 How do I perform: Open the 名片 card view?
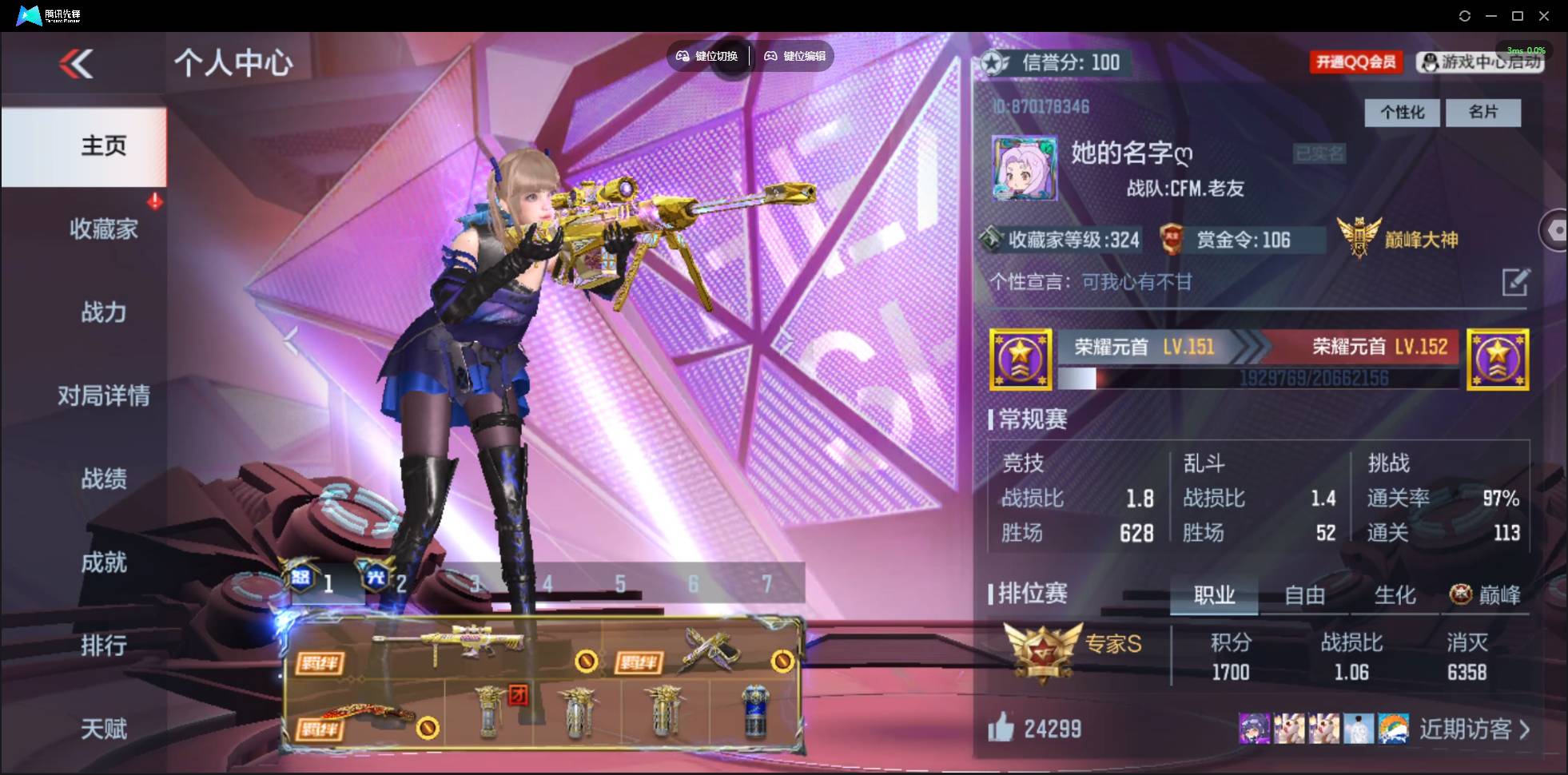pyautogui.click(x=1483, y=113)
